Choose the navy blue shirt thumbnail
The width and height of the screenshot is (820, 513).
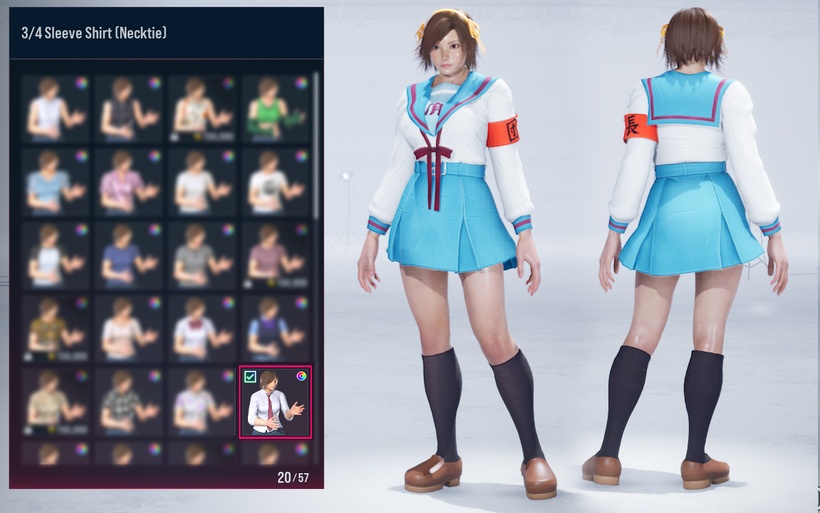click(127, 253)
